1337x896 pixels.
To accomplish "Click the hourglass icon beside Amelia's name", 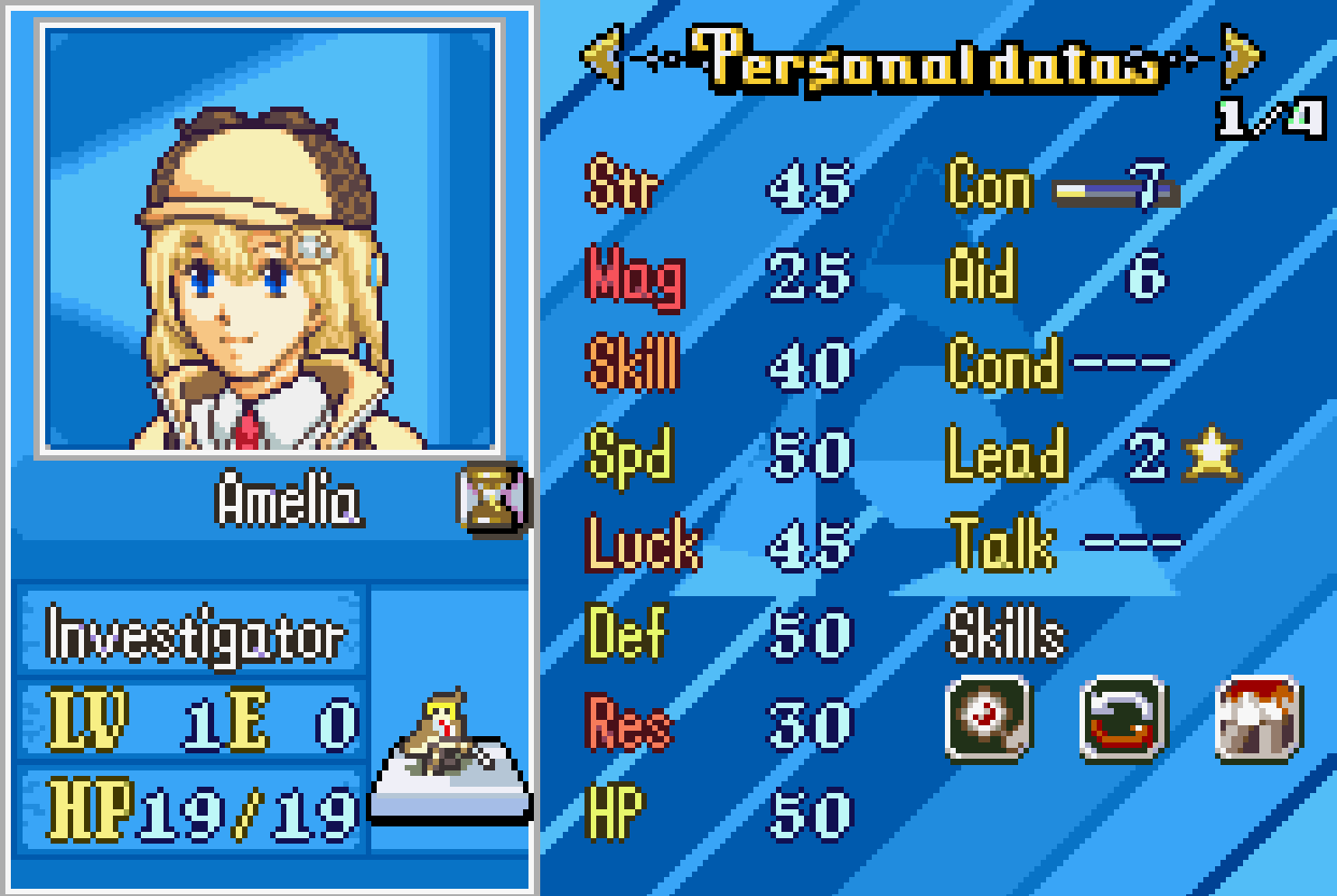I will (491, 498).
